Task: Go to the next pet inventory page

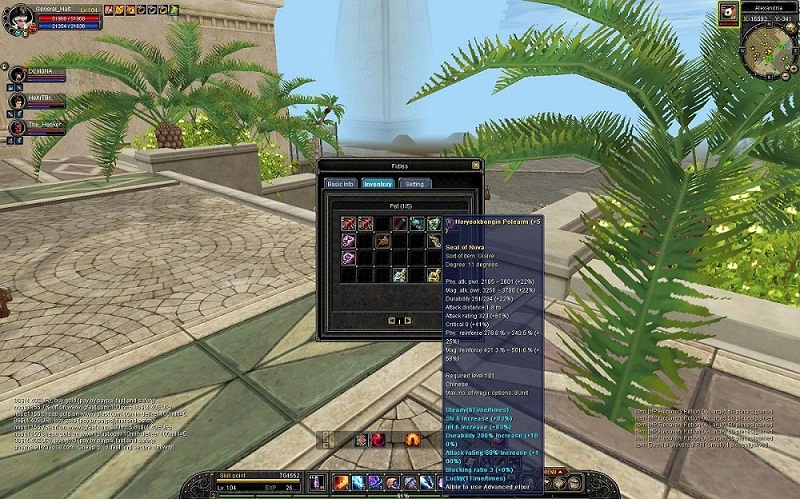Action: (408, 320)
